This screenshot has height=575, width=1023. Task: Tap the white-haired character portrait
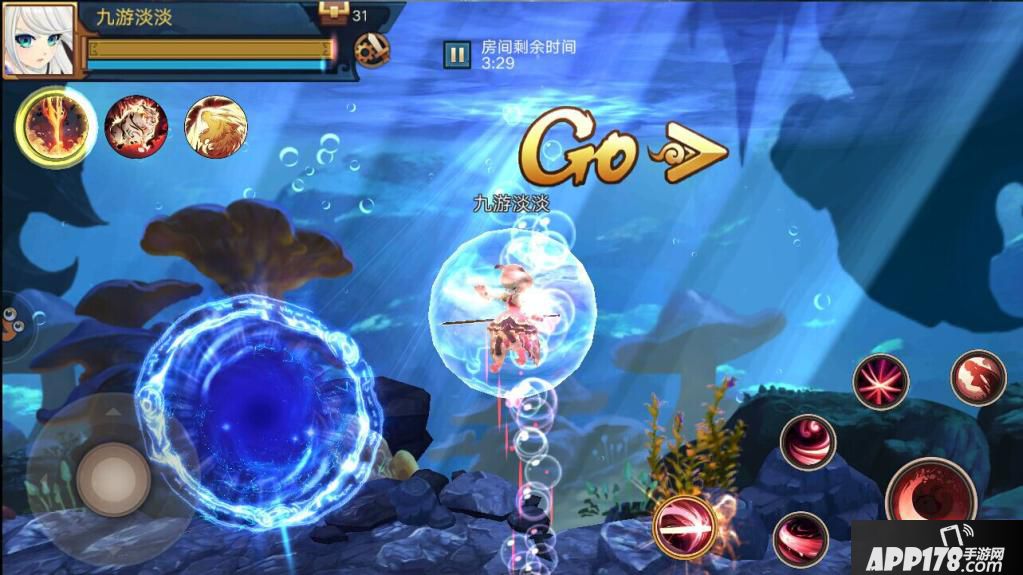[39, 40]
